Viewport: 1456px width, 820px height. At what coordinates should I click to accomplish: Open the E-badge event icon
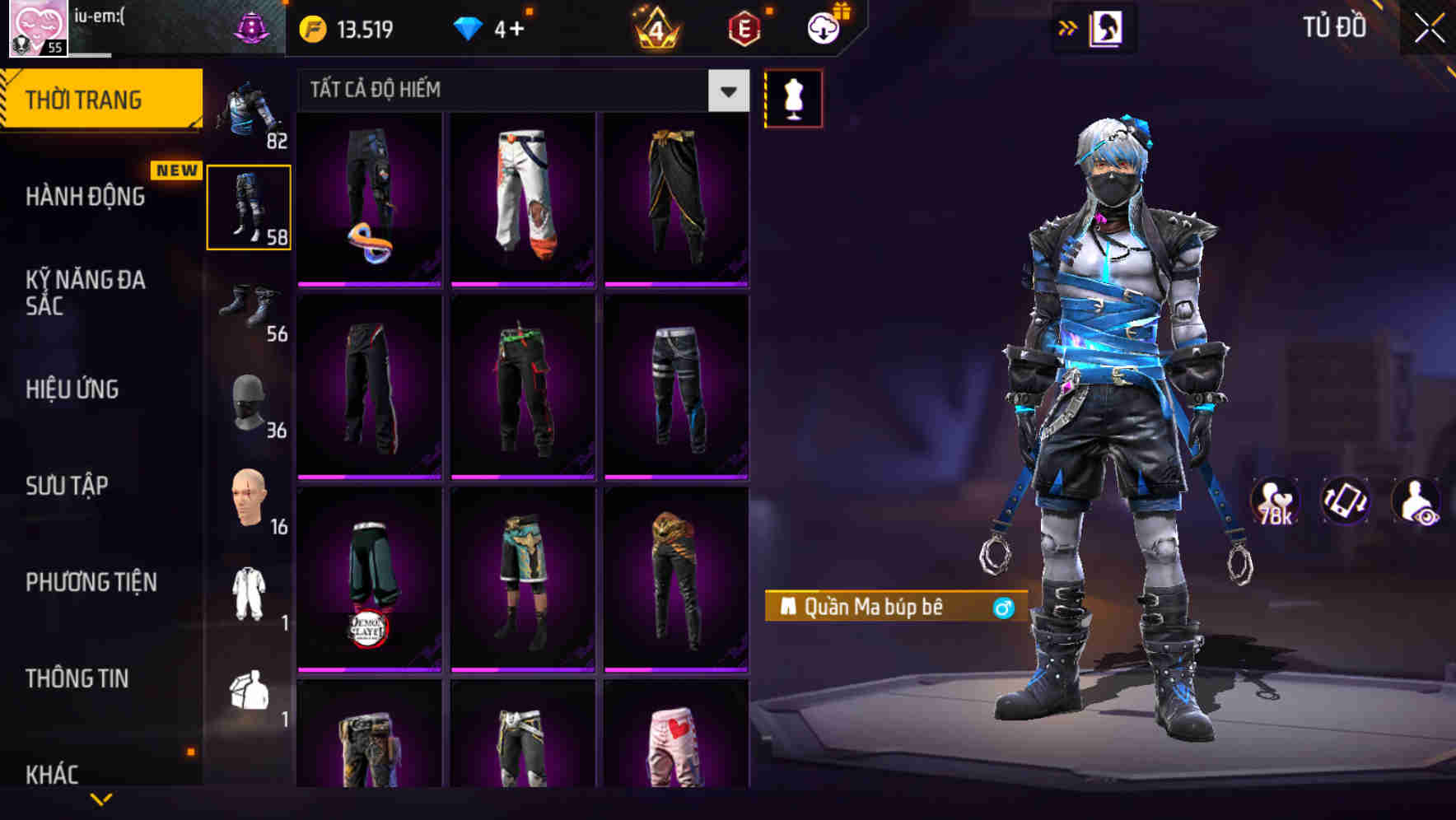click(740, 27)
